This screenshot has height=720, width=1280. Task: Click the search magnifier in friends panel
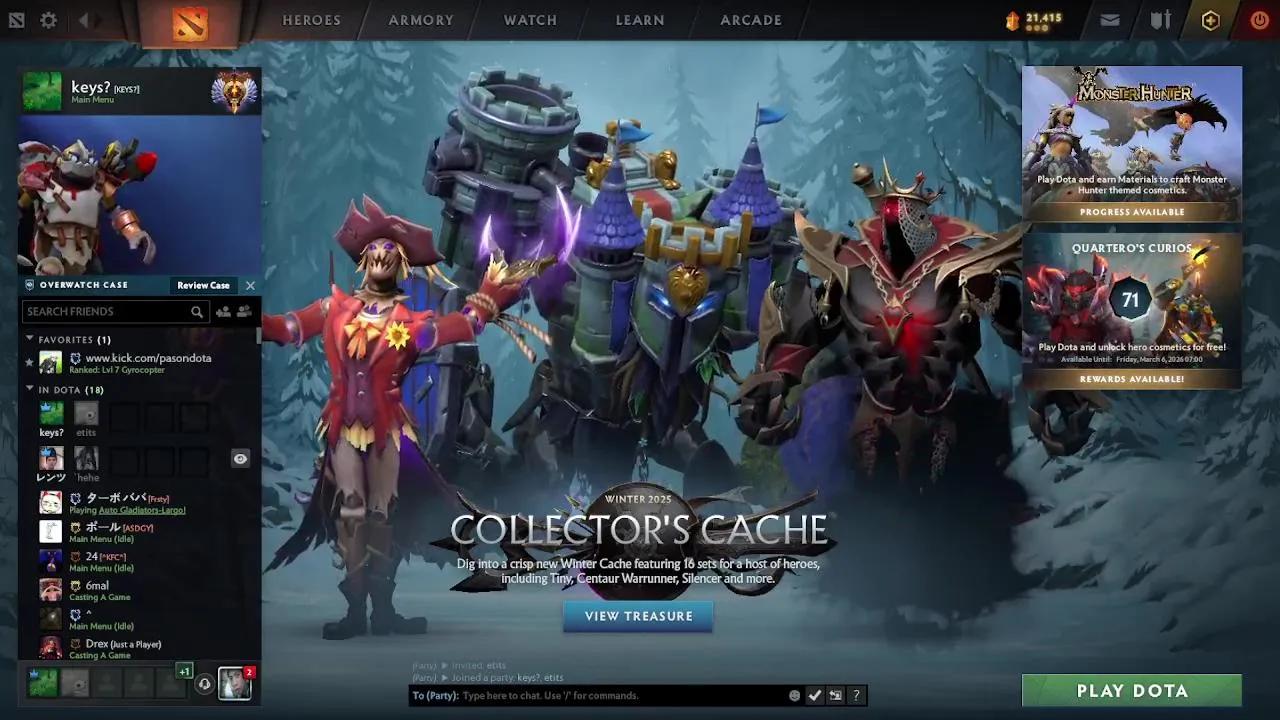click(x=197, y=311)
